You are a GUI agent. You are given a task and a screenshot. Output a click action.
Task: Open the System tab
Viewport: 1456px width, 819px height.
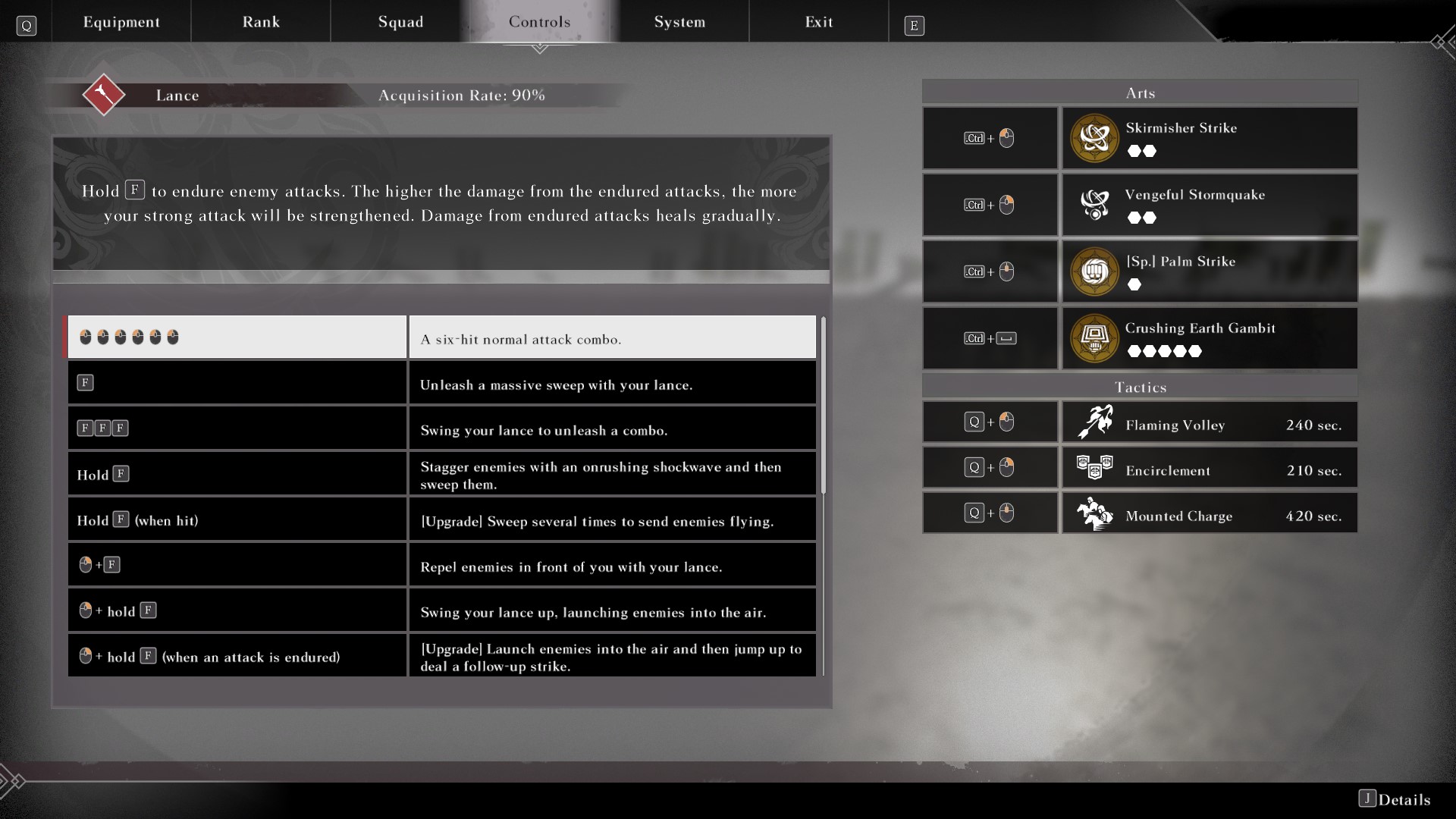click(679, 22)
